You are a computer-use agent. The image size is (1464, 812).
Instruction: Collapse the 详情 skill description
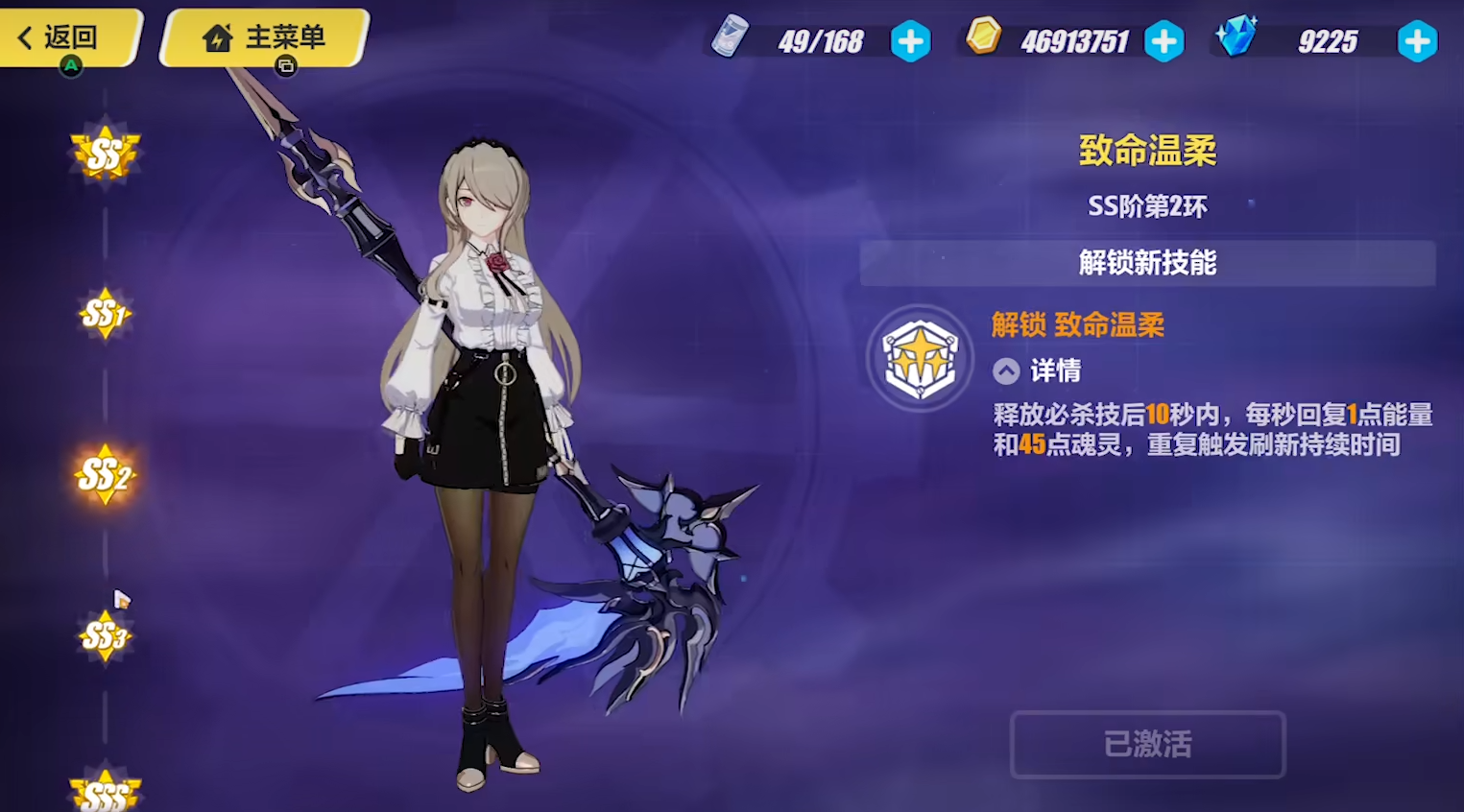[1005, 370]
